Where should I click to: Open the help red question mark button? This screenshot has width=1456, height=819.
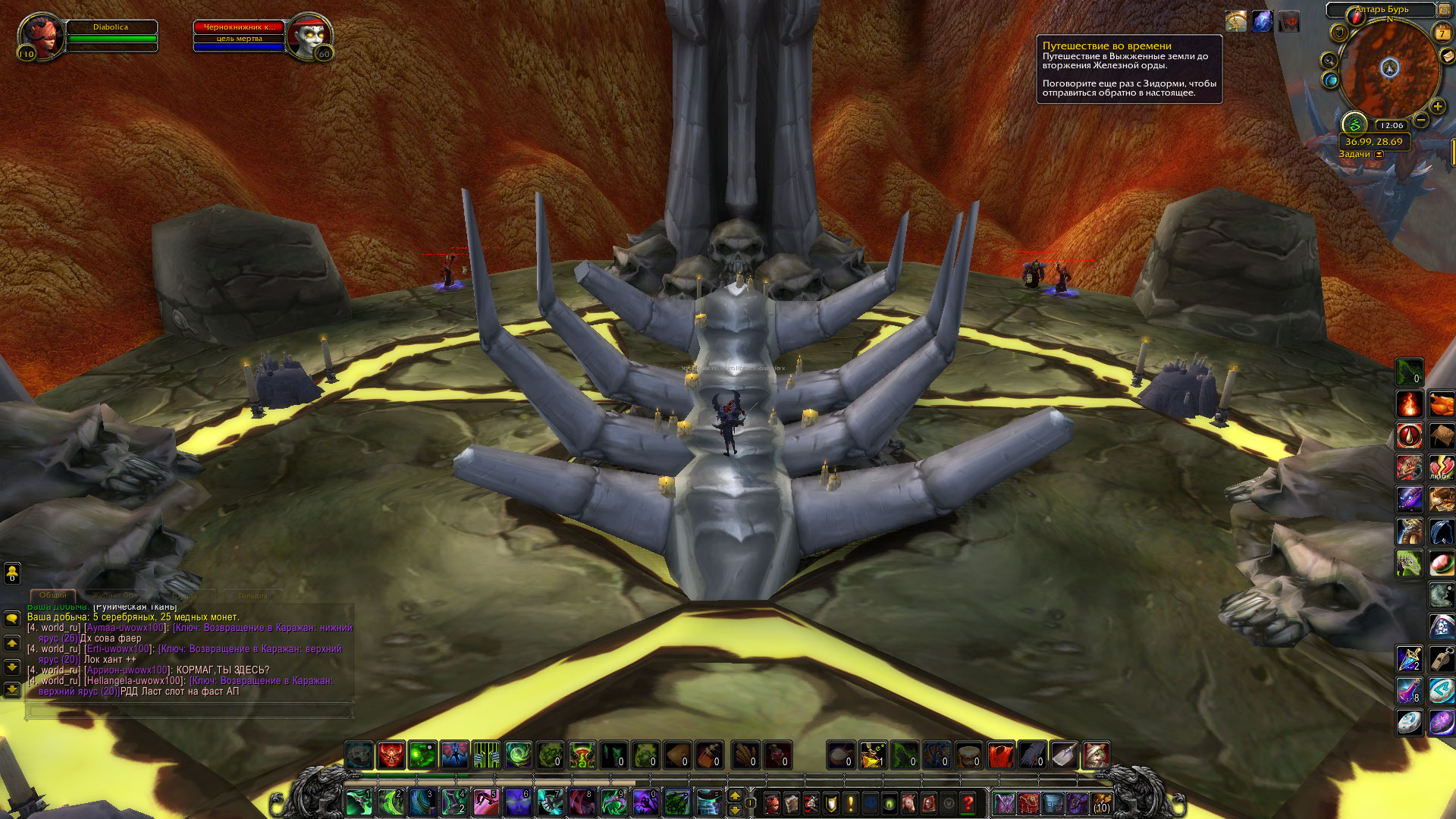point(968,802)
